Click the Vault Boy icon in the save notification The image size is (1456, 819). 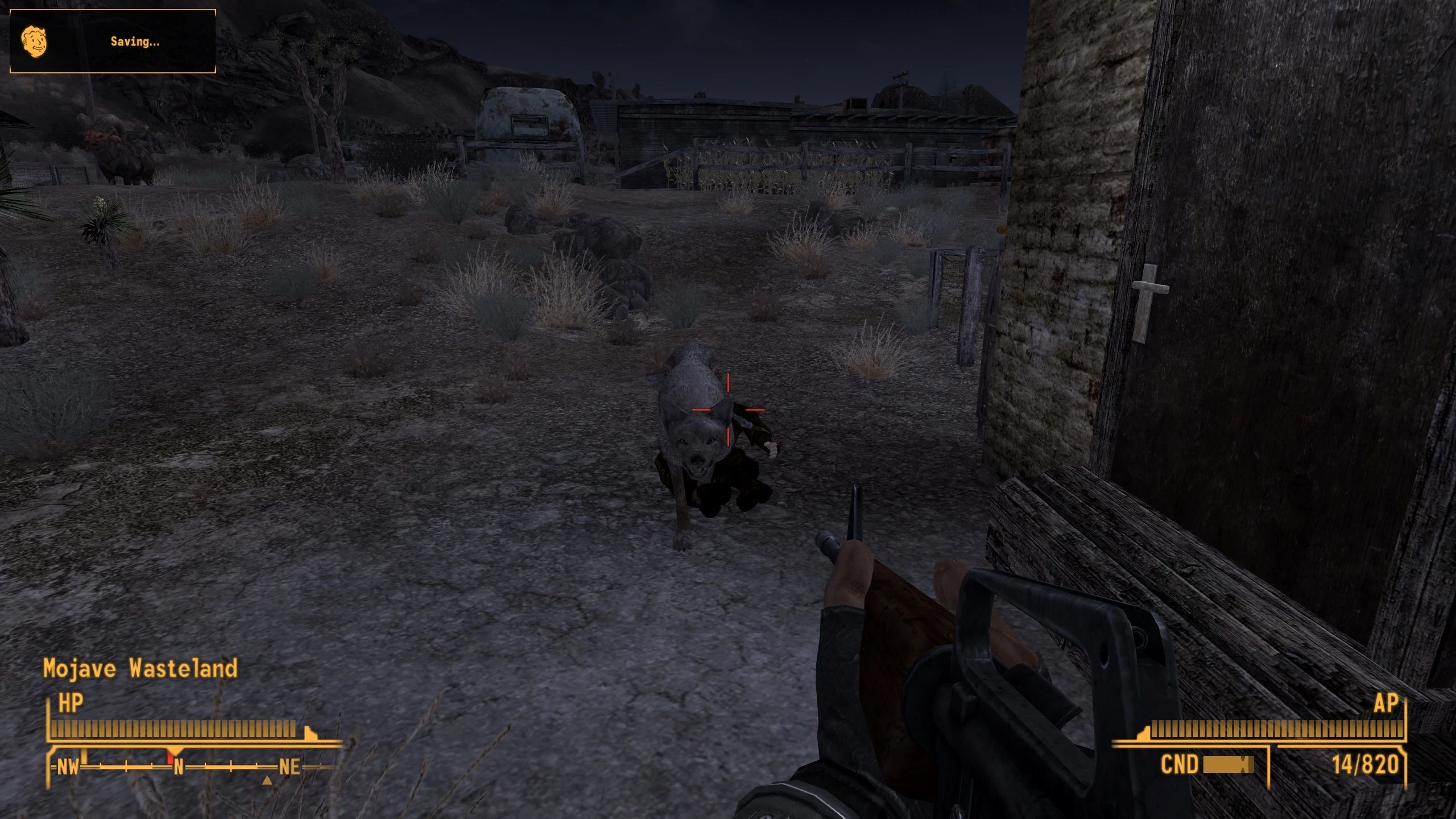pyautogui.click(x=35, y=41)
